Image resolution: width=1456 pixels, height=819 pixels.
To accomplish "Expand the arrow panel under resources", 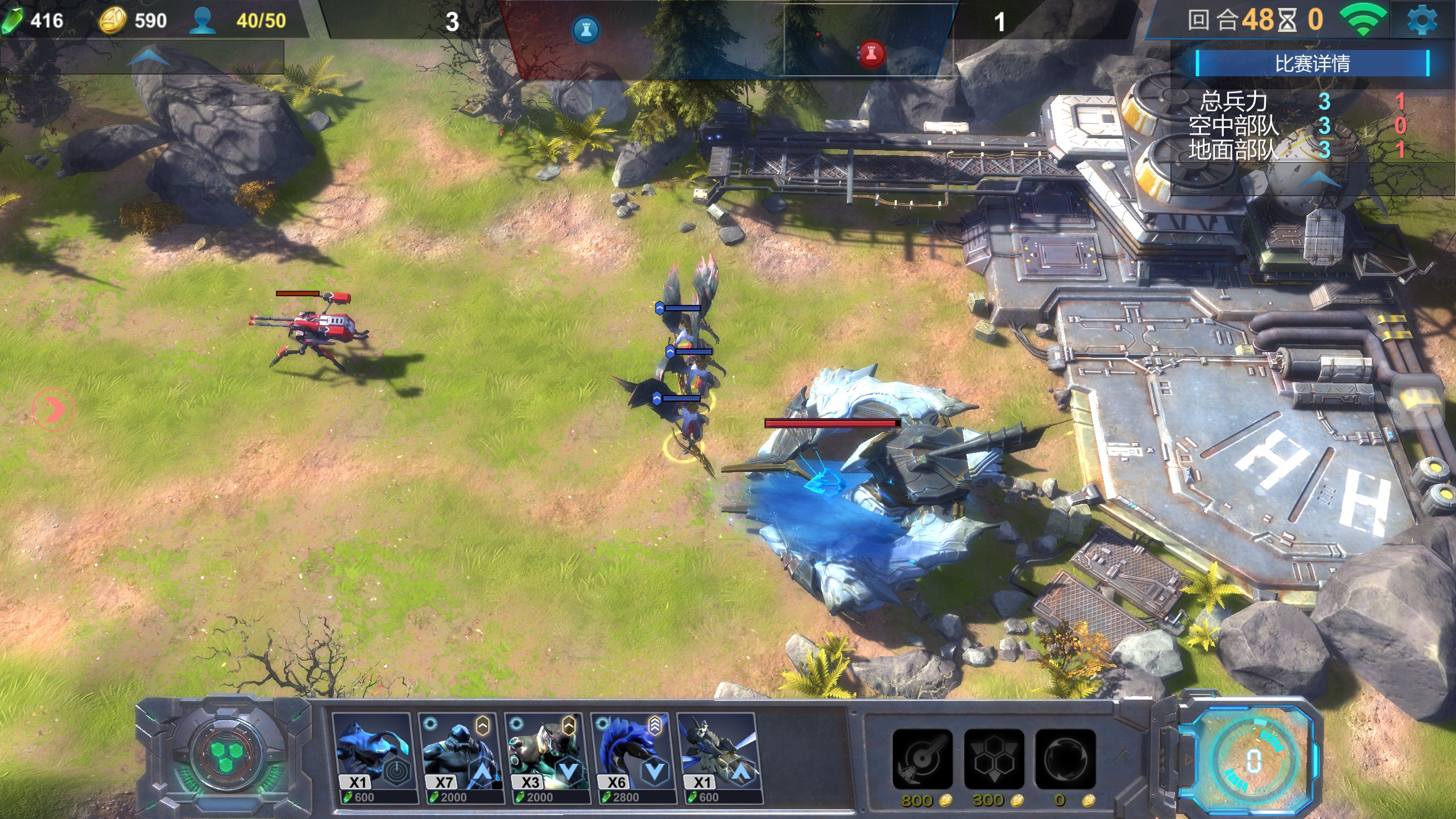I will coord(148,57).
